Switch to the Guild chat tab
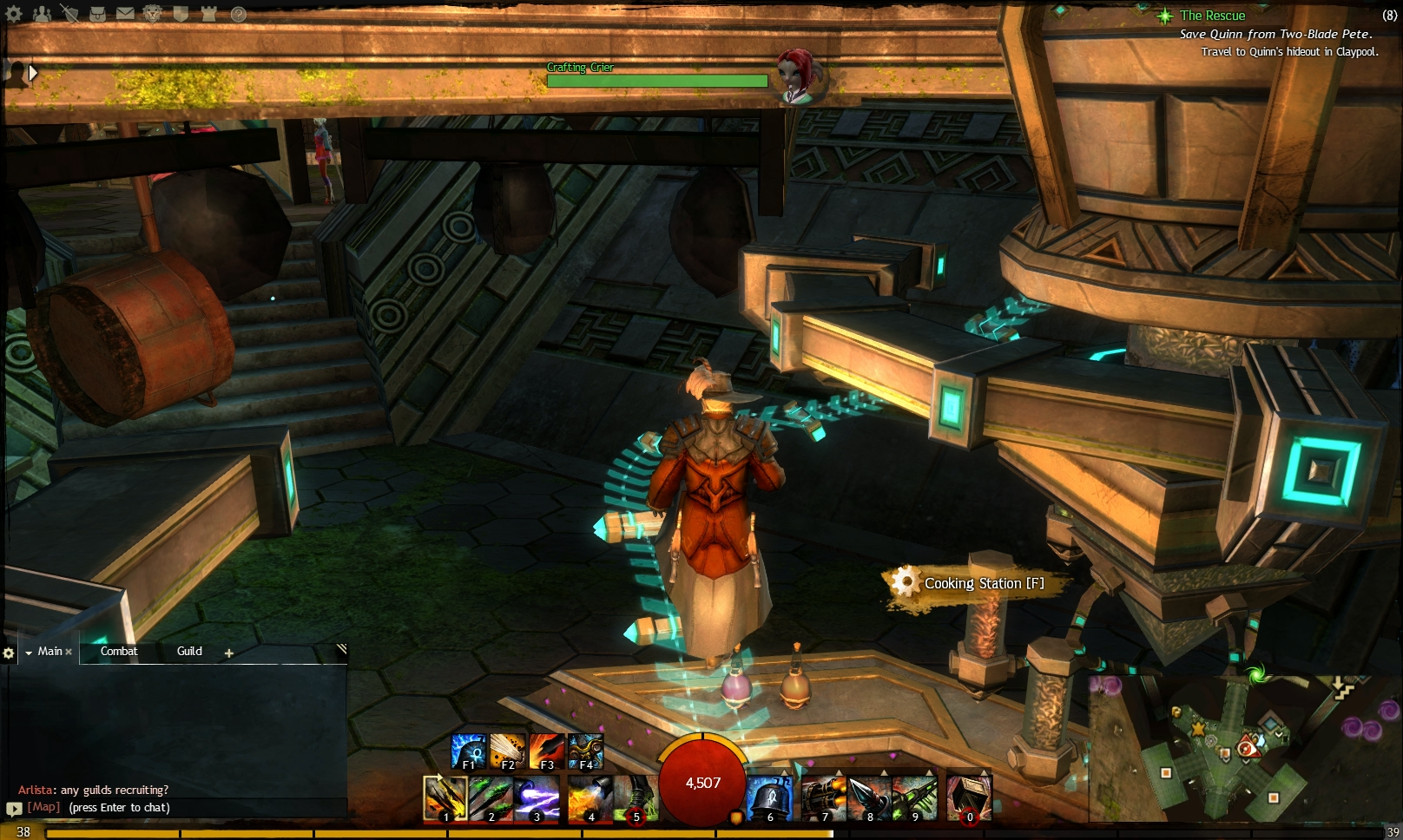Image resolution: width=1403 pixels, height=840 pixels. click(189, 652)
